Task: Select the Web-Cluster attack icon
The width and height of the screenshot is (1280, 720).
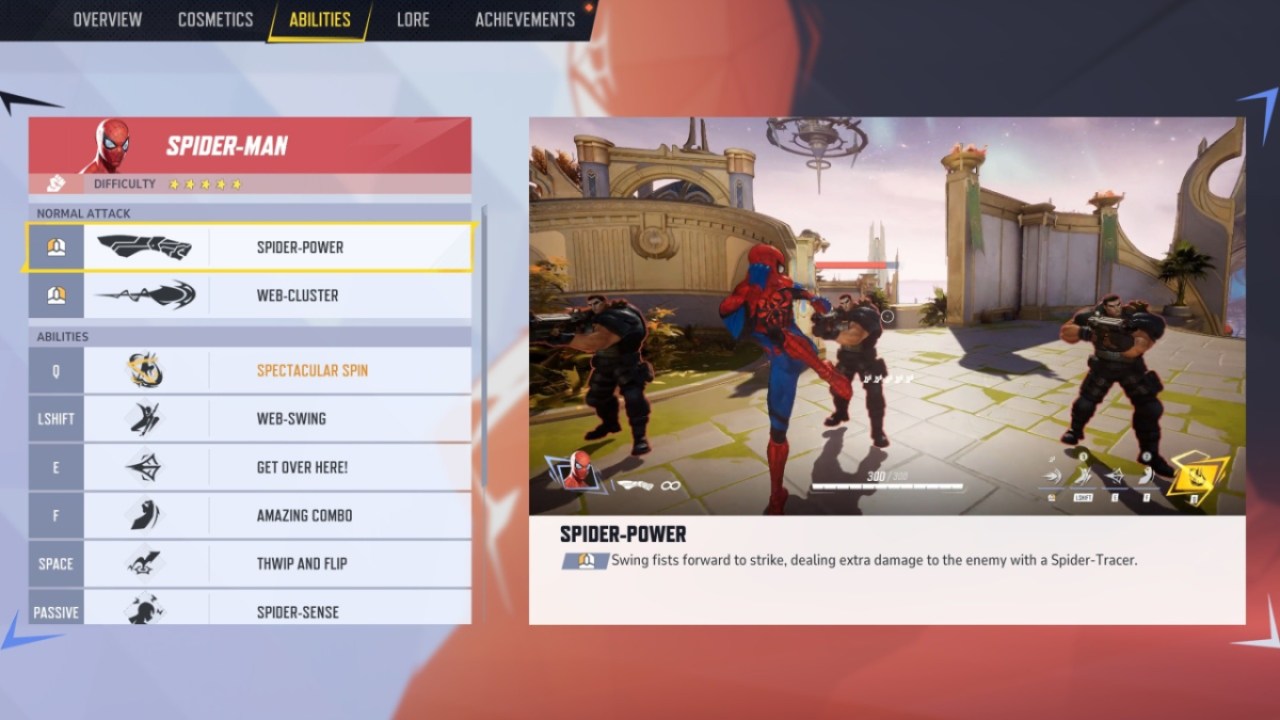Action: 146,295
